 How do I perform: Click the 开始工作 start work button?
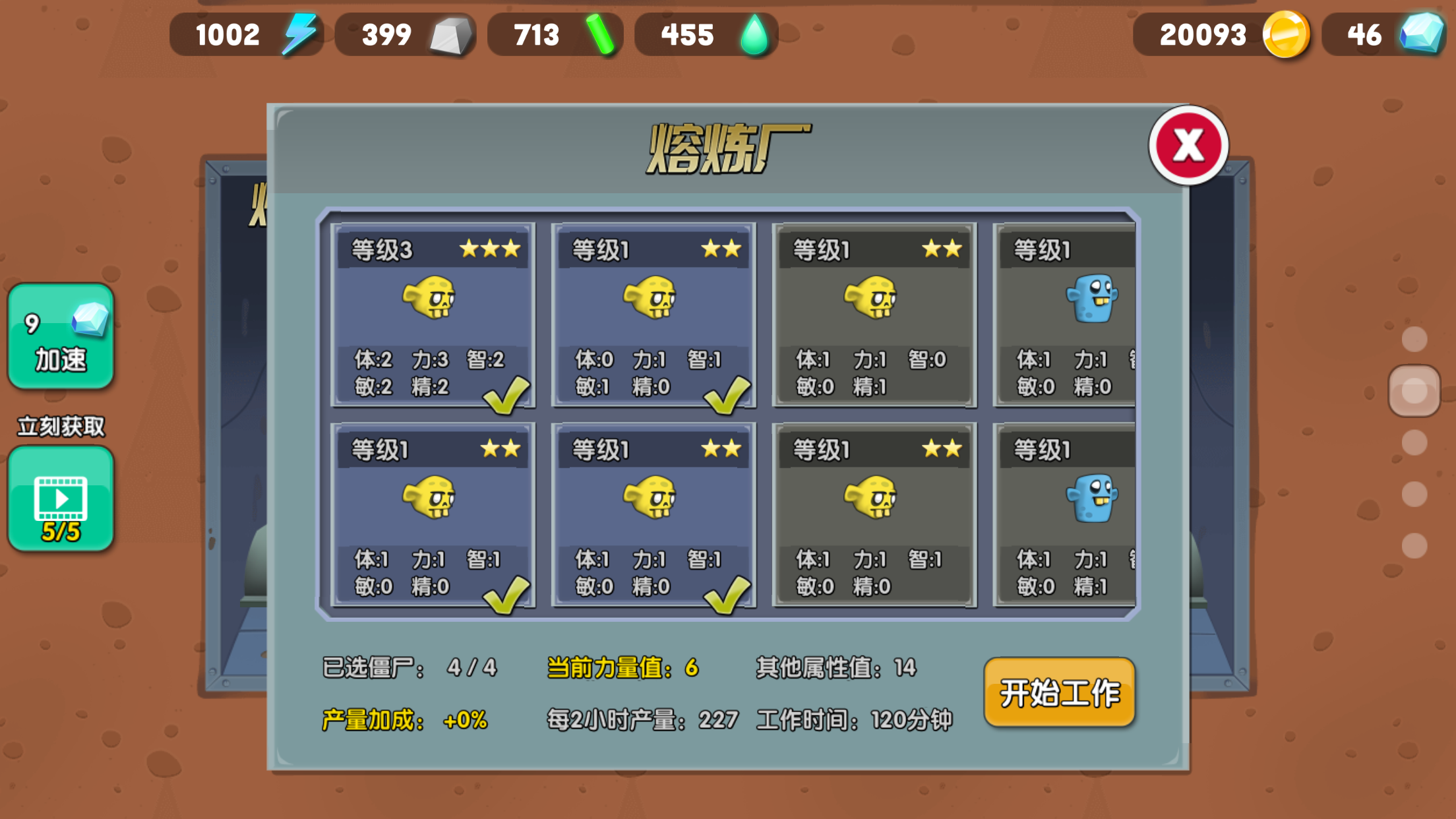pyautogui.click(x=1059, y=692)
